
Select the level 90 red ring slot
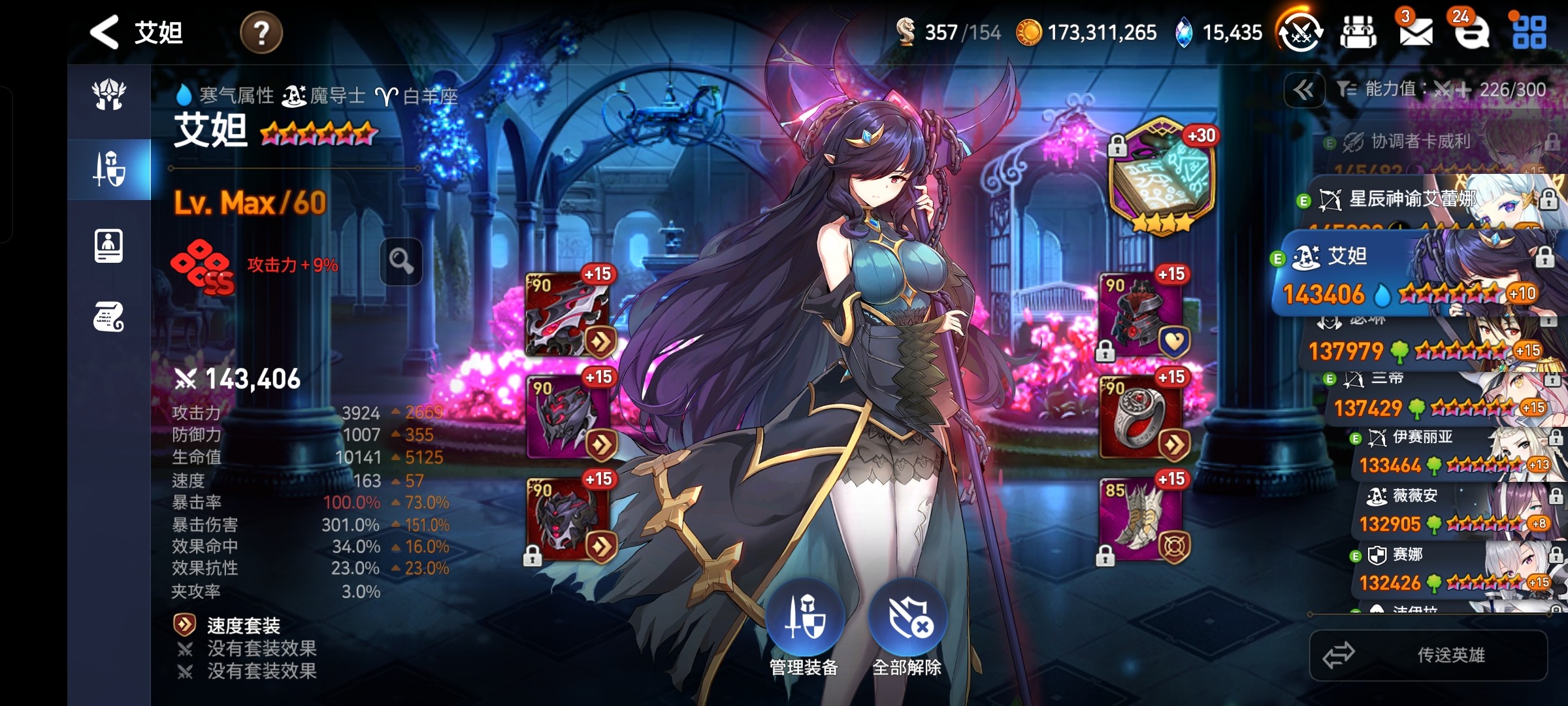[x=1141, y=417]
